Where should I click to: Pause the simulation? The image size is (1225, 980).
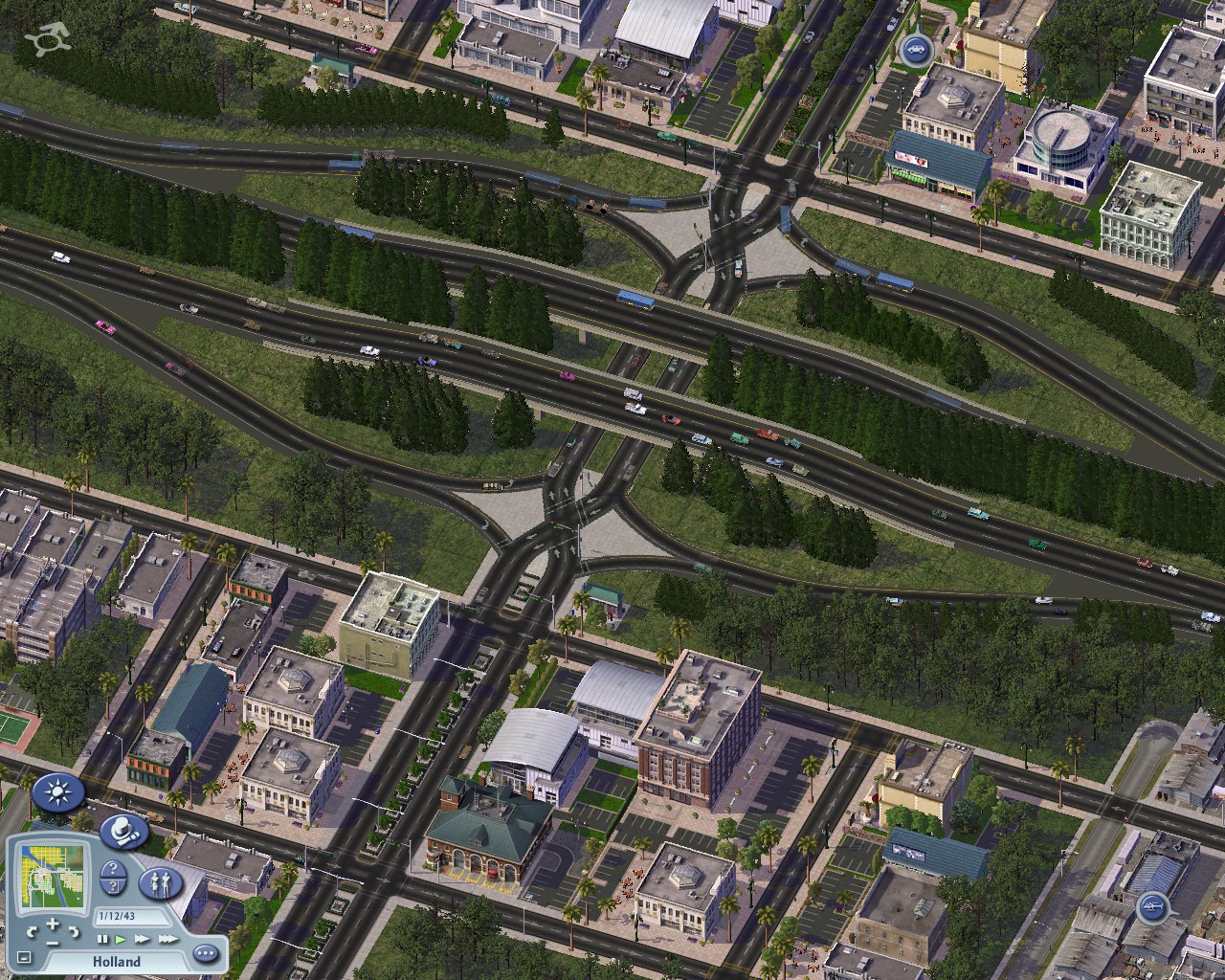click(103, 940)
